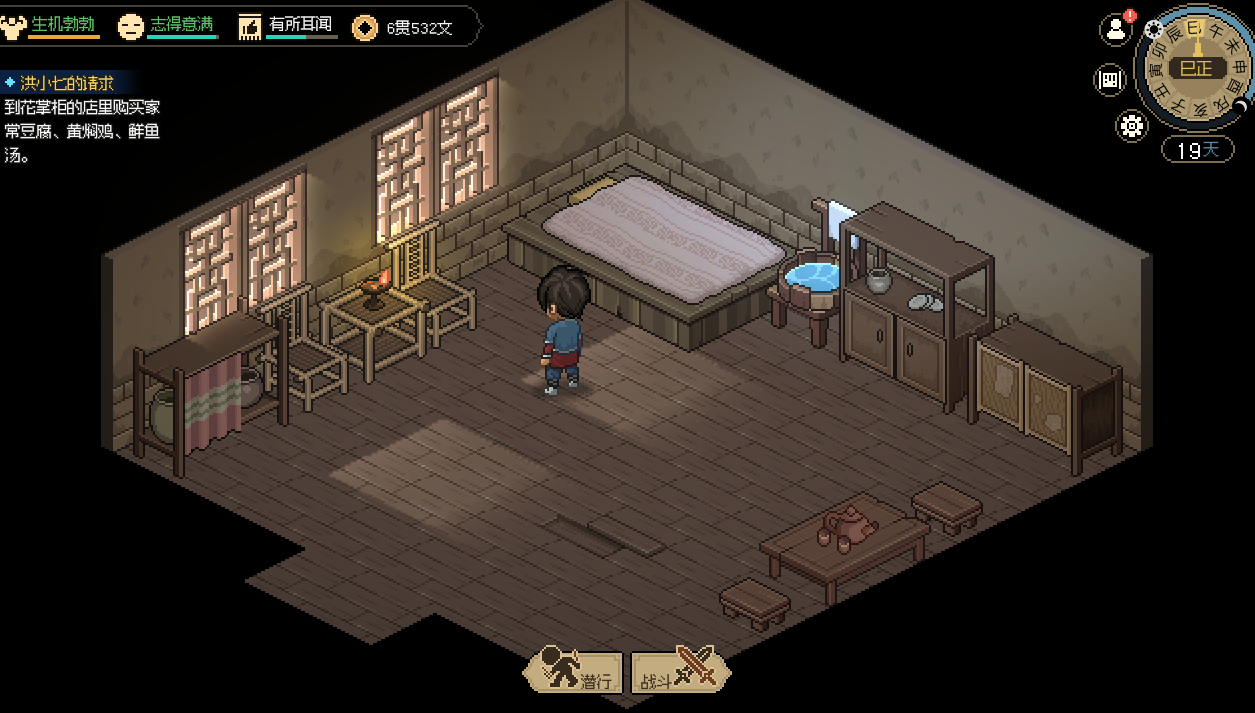Select the 志得意满 mood face icon
The width and height of the screenshot is (1255, 713).
130,27
